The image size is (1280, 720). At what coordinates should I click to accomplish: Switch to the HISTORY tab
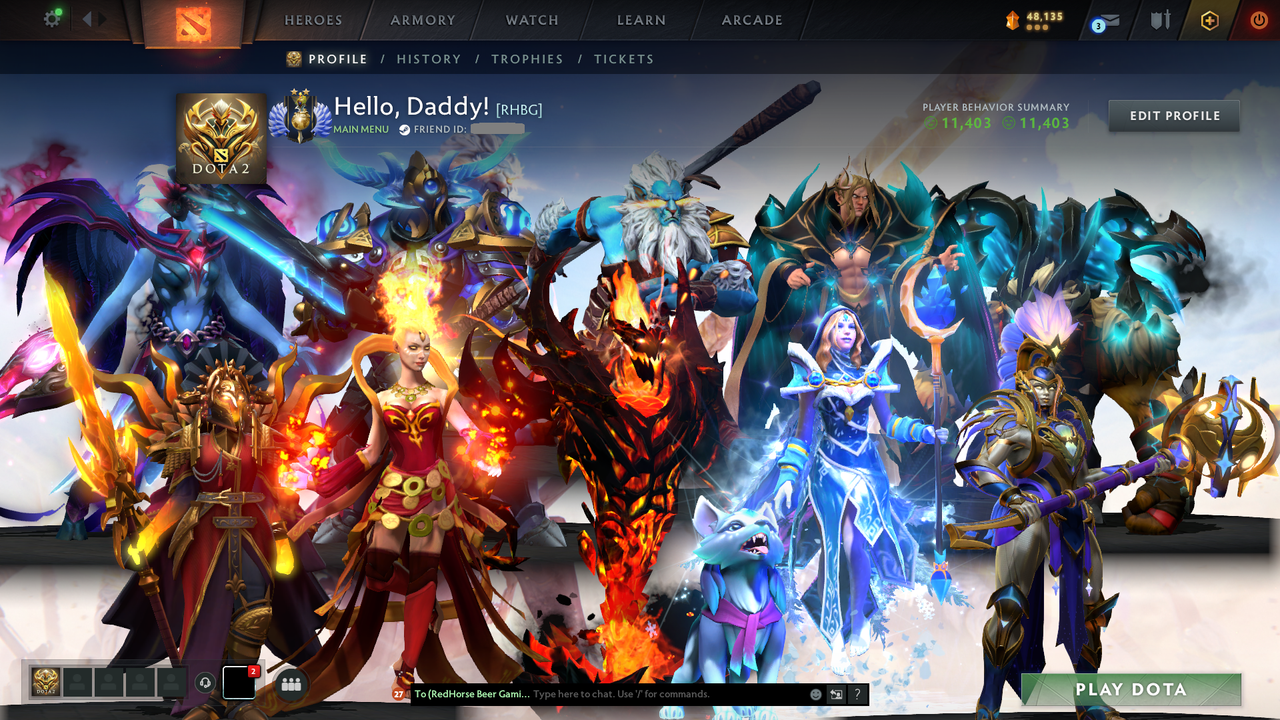(429, 59)
